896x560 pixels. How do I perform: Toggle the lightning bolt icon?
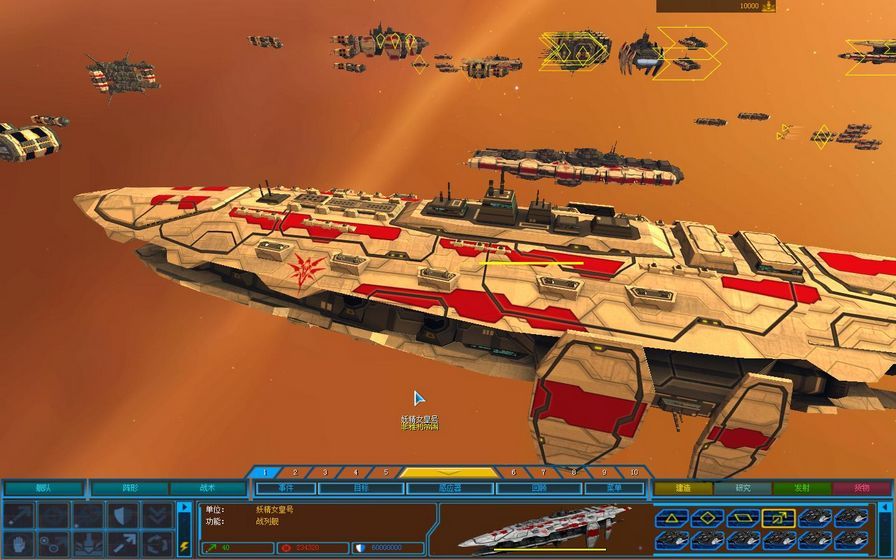183,546
